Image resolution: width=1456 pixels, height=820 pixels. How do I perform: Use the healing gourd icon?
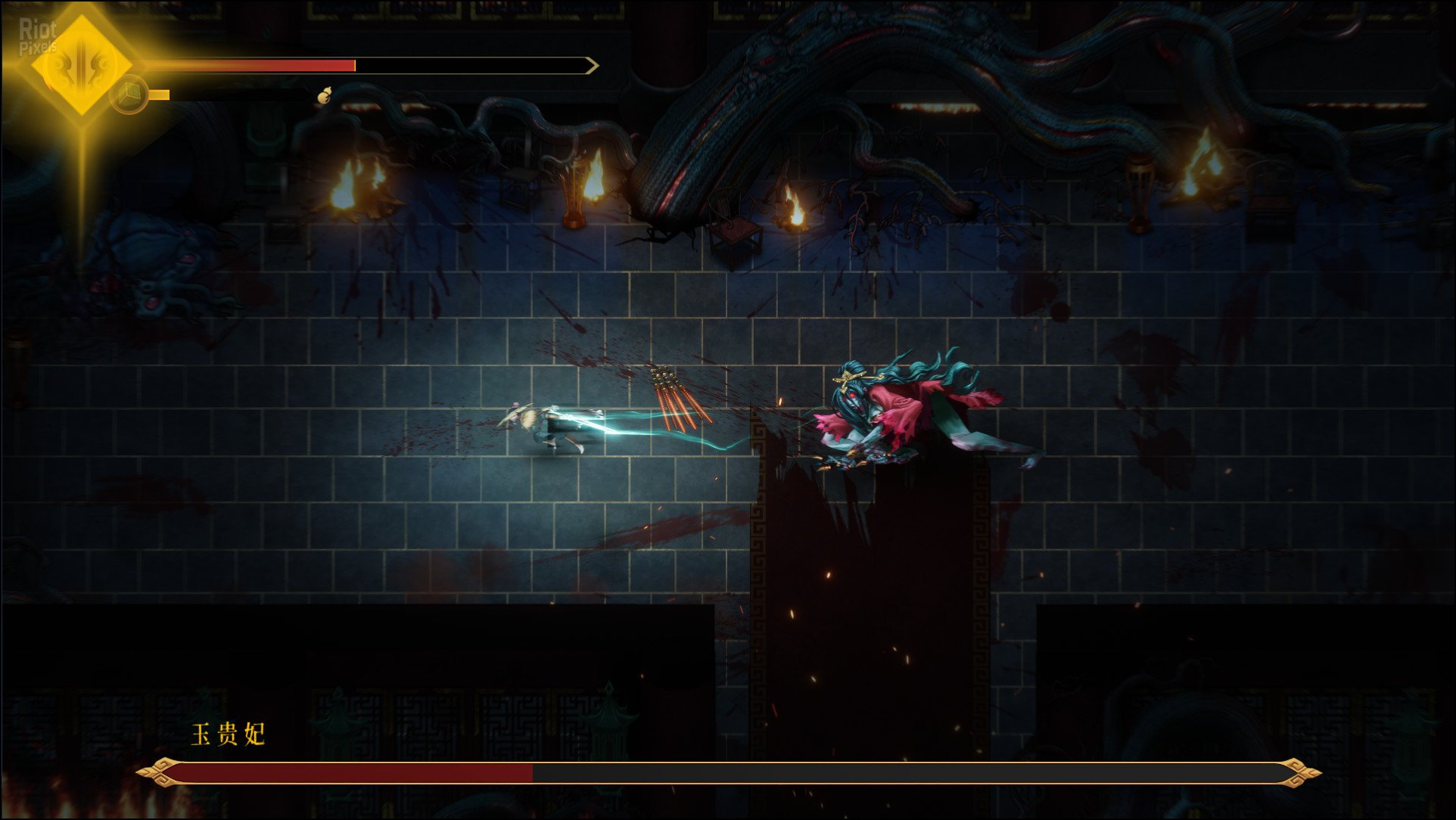[x=325, y=97]
